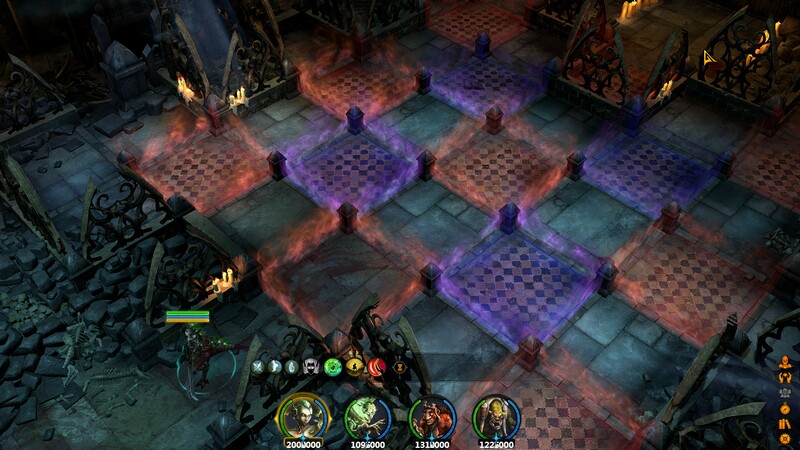Open the gear settings icon

pyautogui.click(x=786, y=438)
